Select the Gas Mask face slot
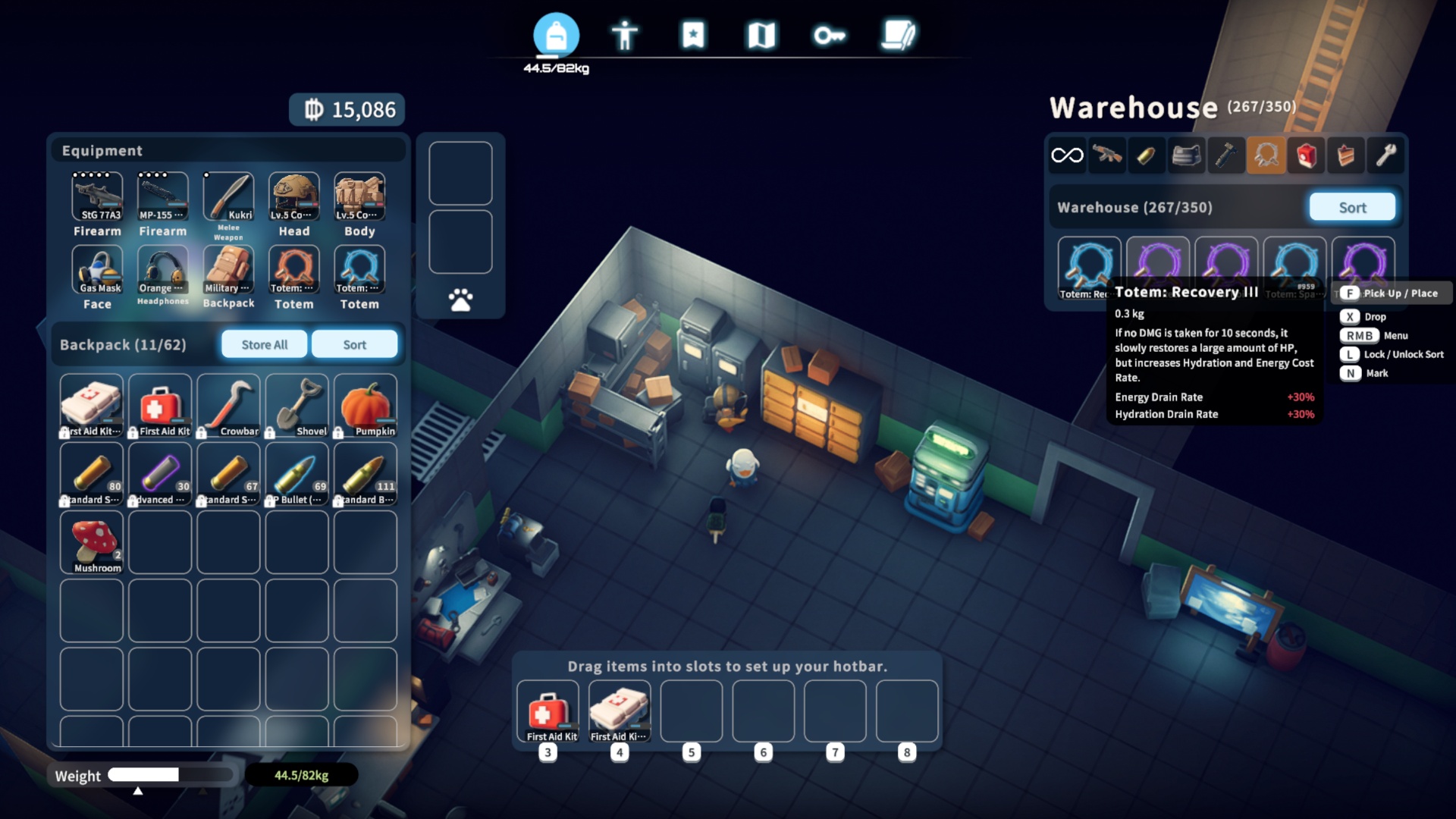This screenshot has width=1456, height=819. (97, 270)
